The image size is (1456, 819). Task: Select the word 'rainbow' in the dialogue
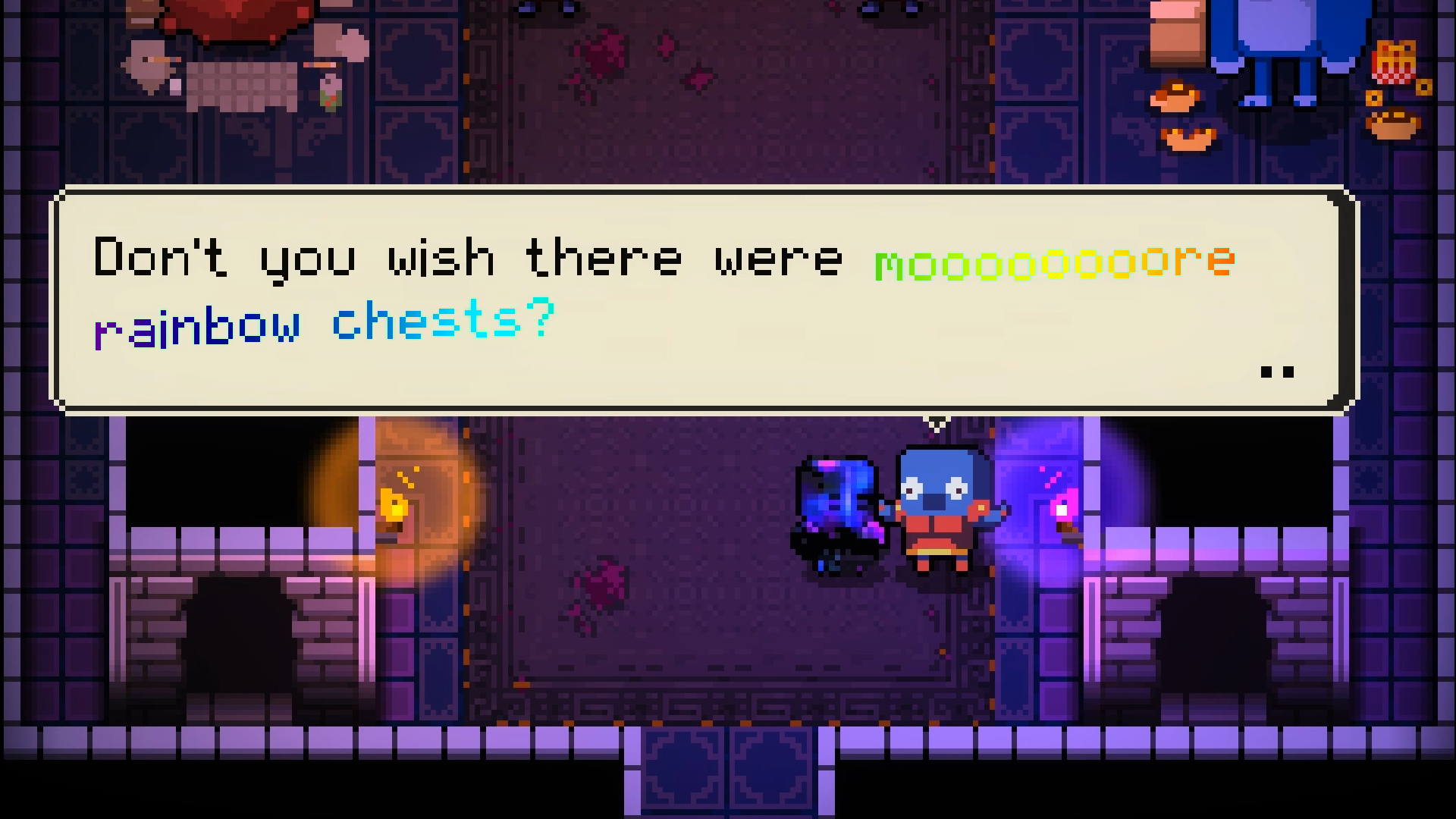coord(197,322)
